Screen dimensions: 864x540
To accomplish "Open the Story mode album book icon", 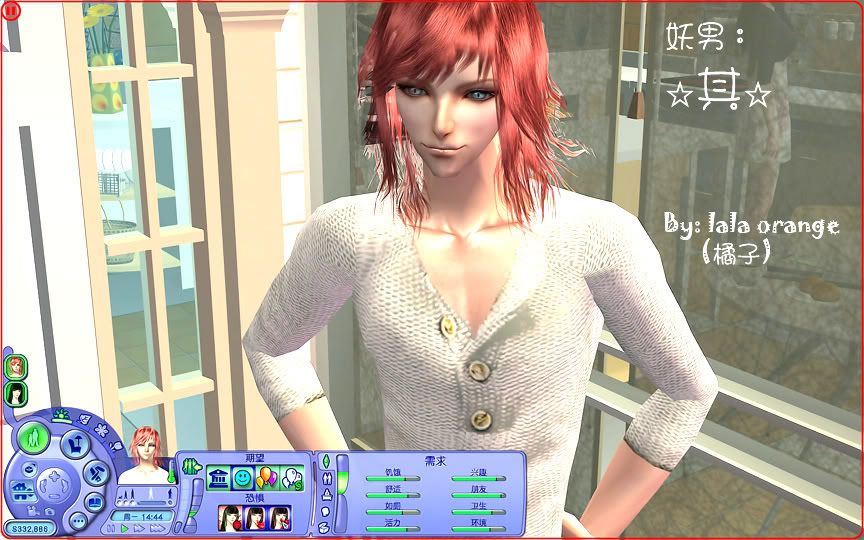I will click(95, 502).
